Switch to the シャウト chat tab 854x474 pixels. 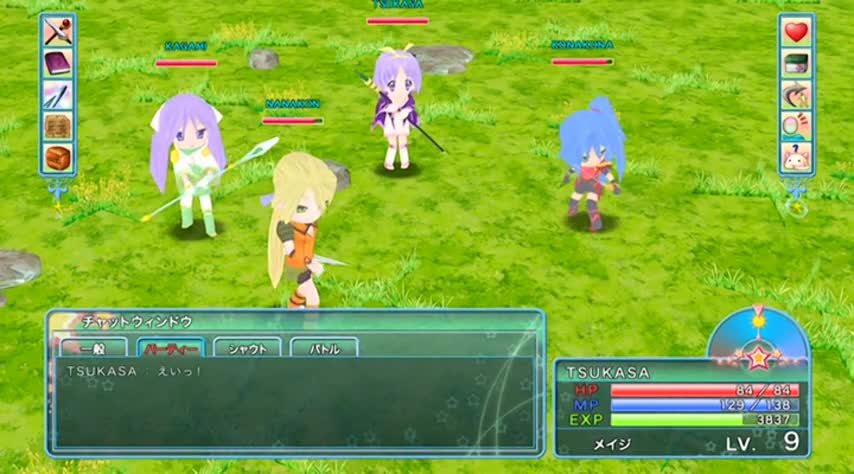(247, 349)
